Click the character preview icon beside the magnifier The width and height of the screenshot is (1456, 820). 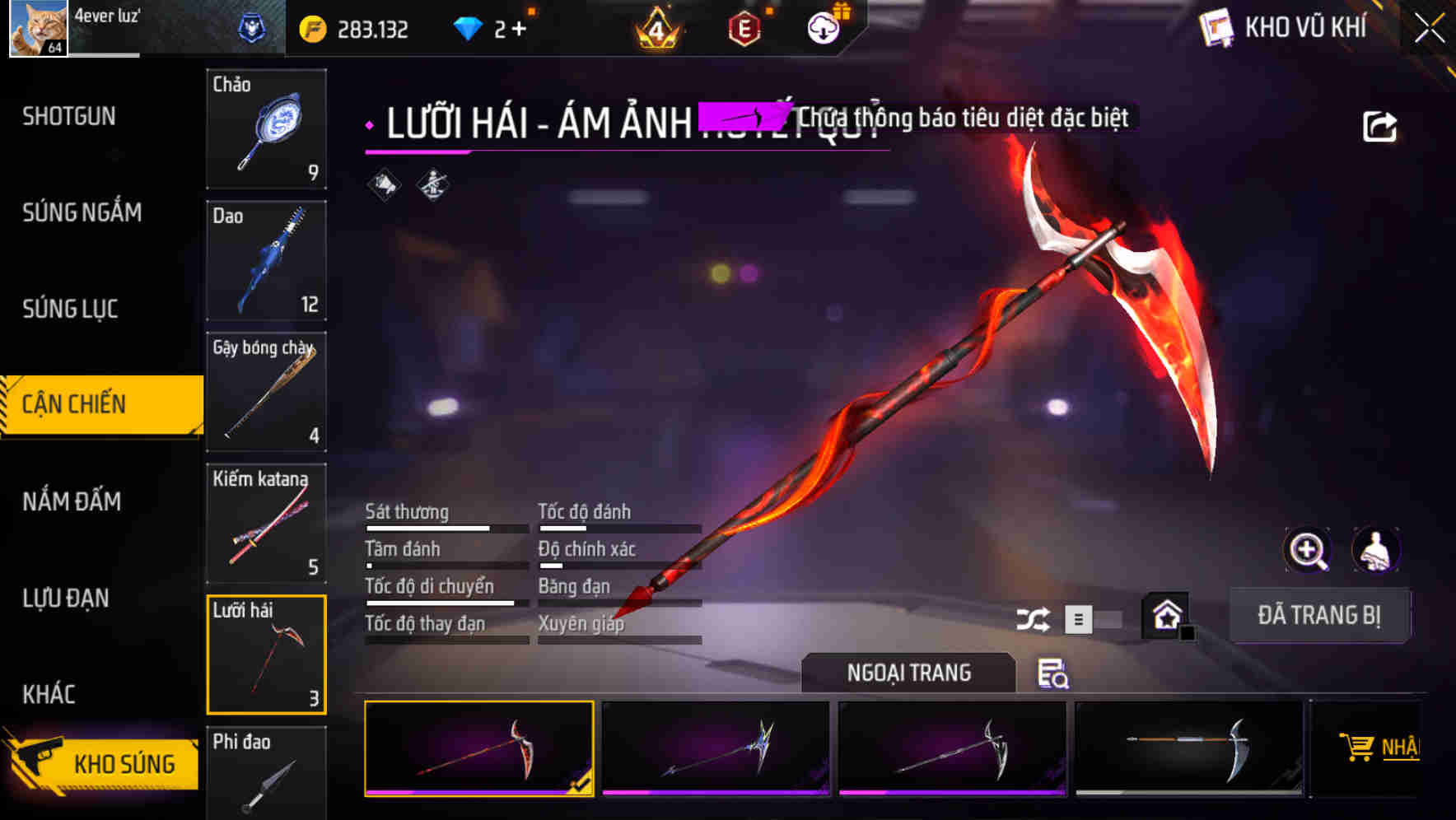tap(1374, 550)
